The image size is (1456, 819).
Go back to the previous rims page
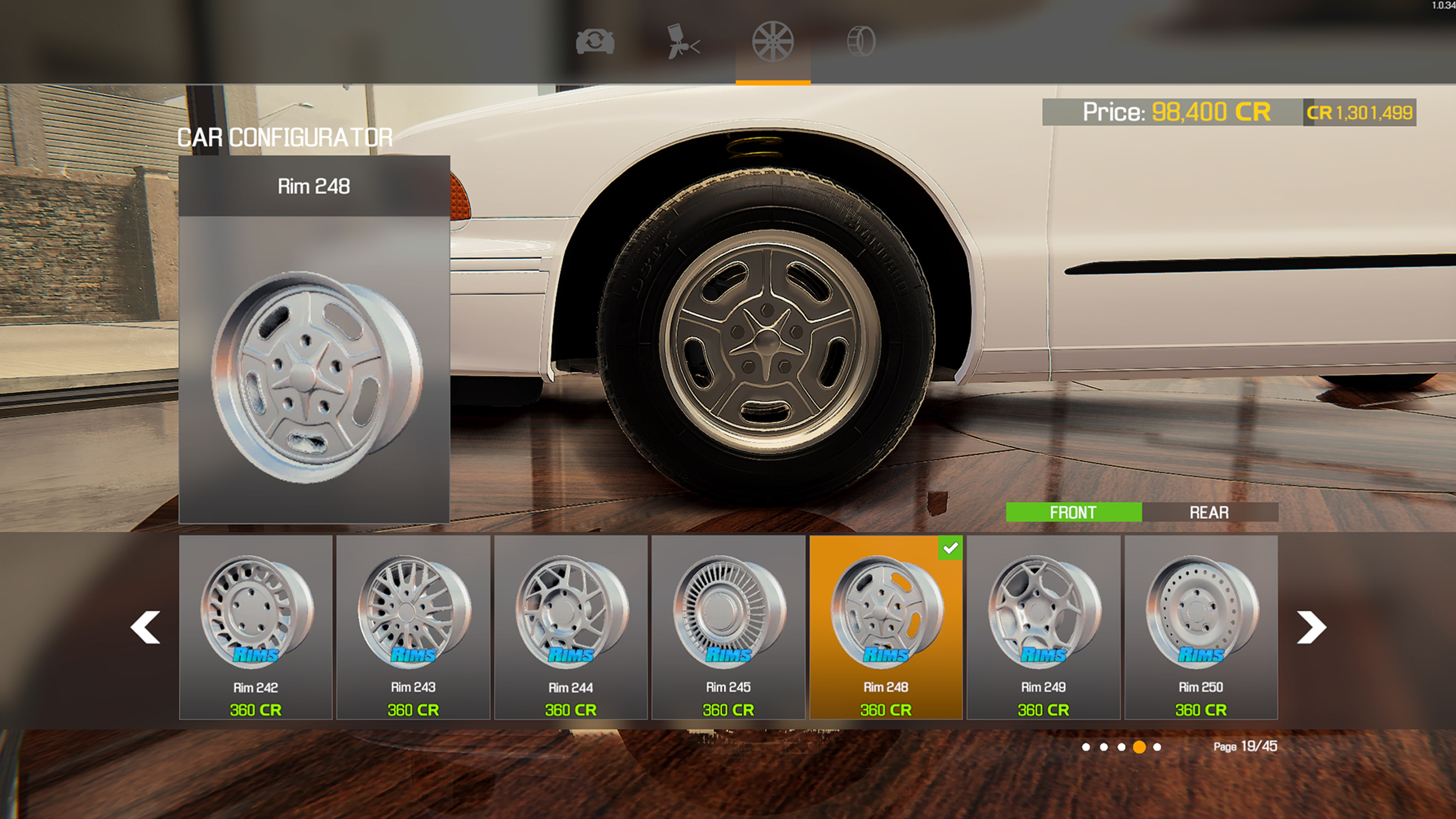145,628
